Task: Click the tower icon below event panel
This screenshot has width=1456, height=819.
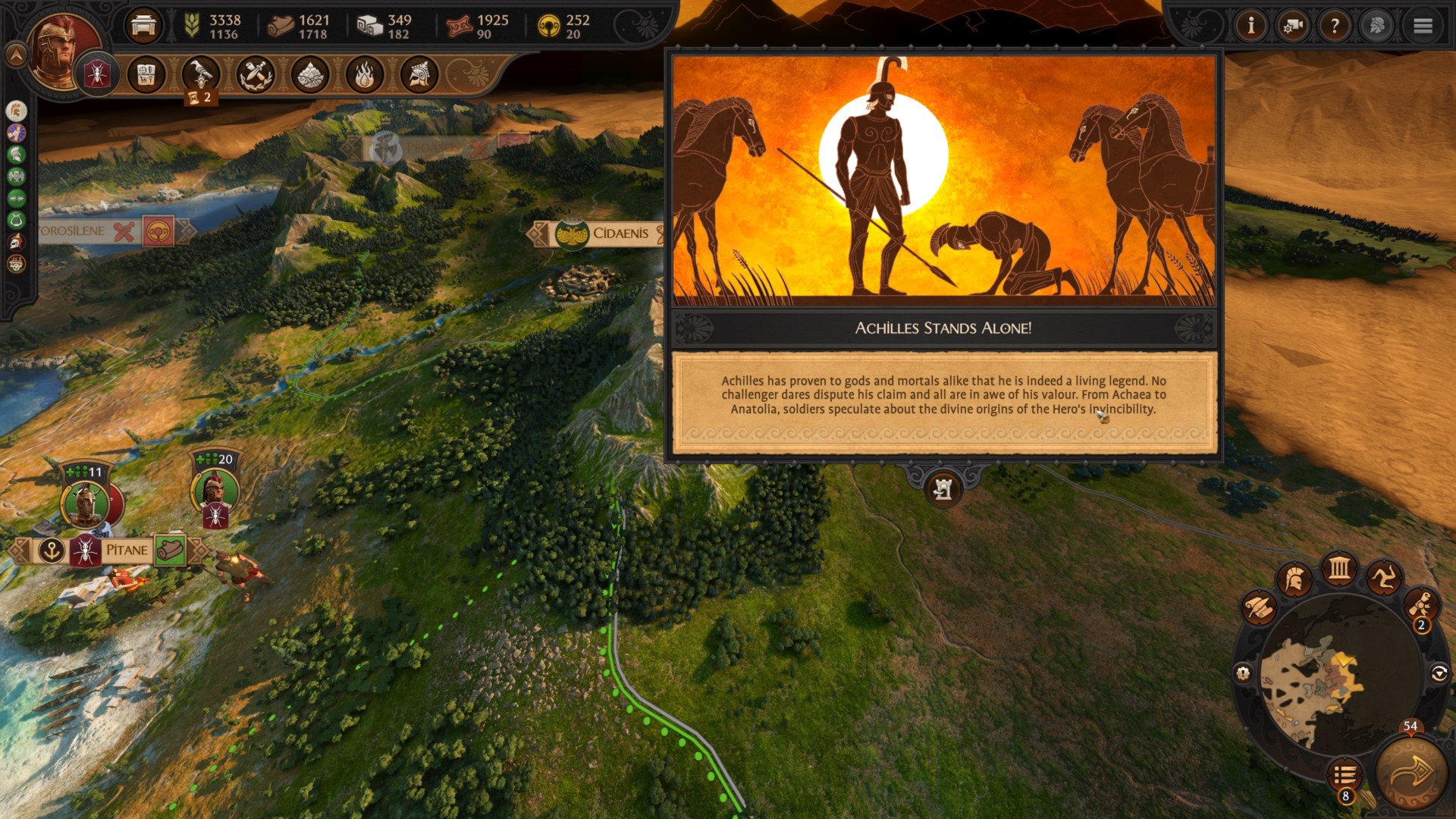Action: pos(943,490)
